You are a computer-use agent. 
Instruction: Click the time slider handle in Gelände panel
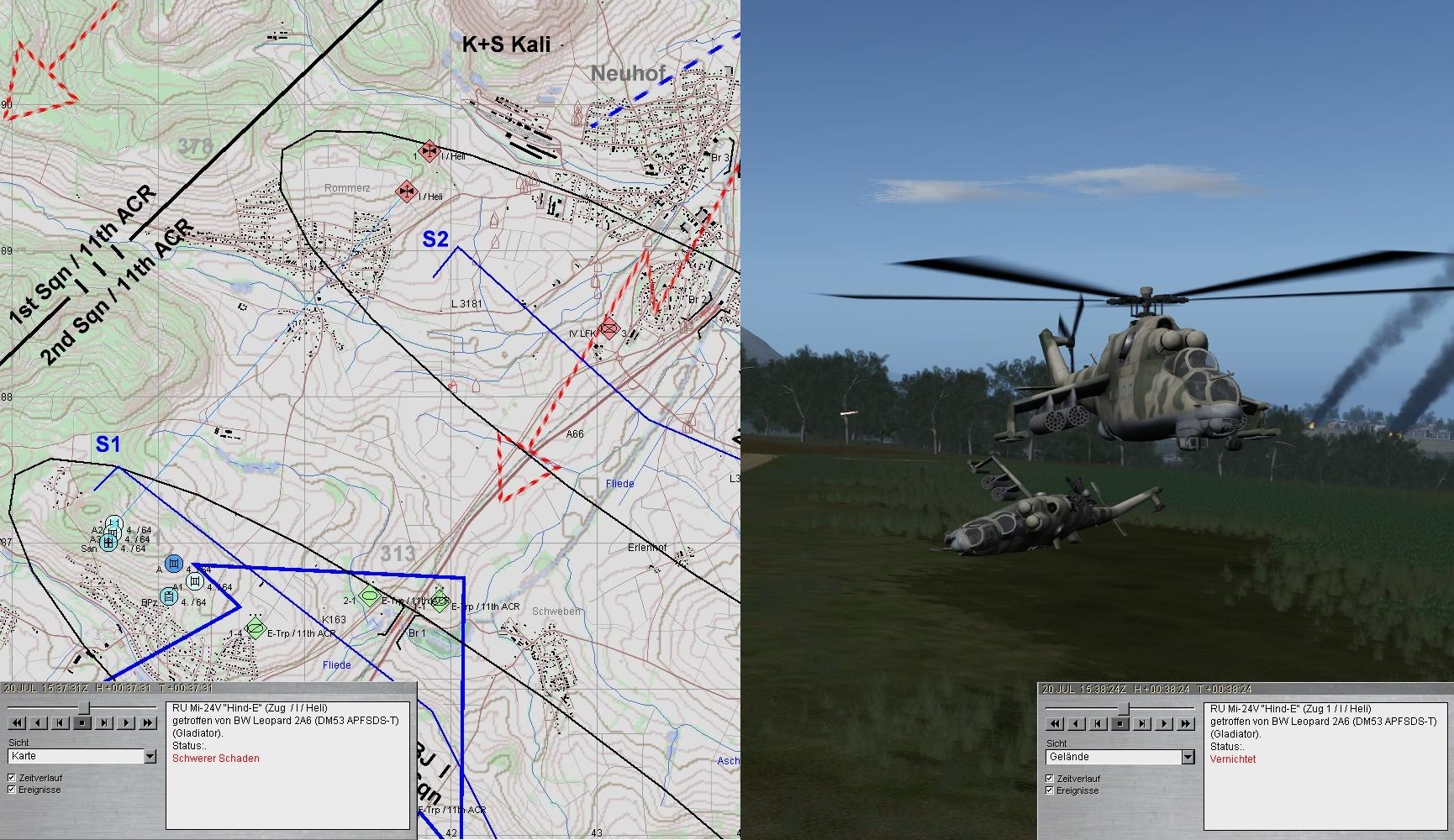1122,709
